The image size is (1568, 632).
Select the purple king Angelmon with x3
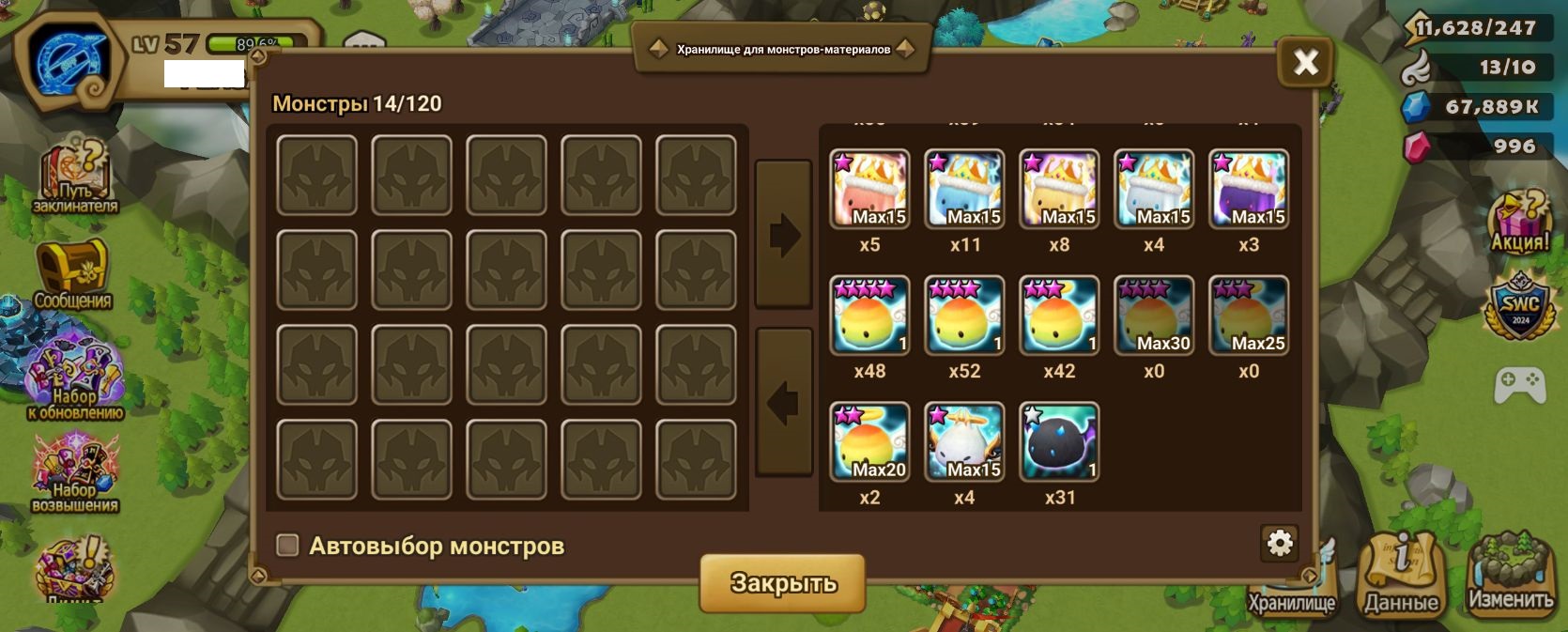[x=1248, y=189]
